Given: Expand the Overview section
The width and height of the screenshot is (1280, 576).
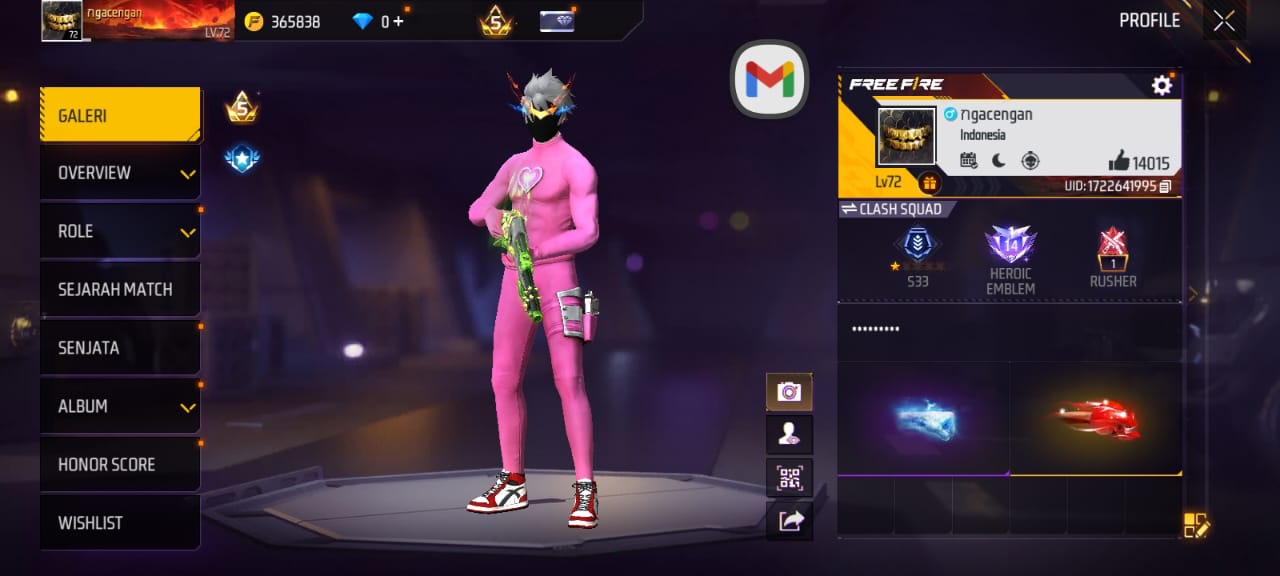Looking at the screenshot, I should (120, 173).
